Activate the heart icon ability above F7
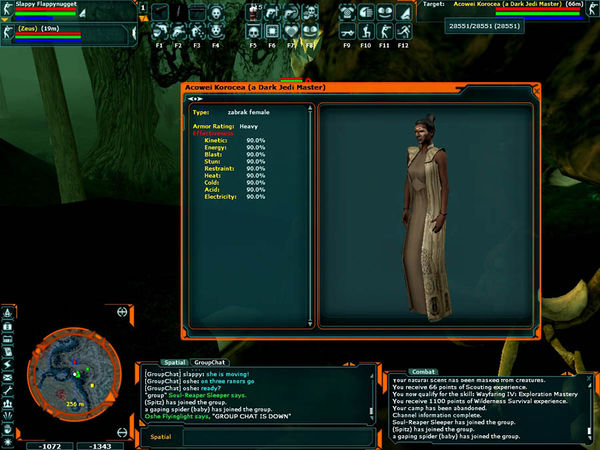Viewport: 600px width, 450px height. (x=291, y=34)
